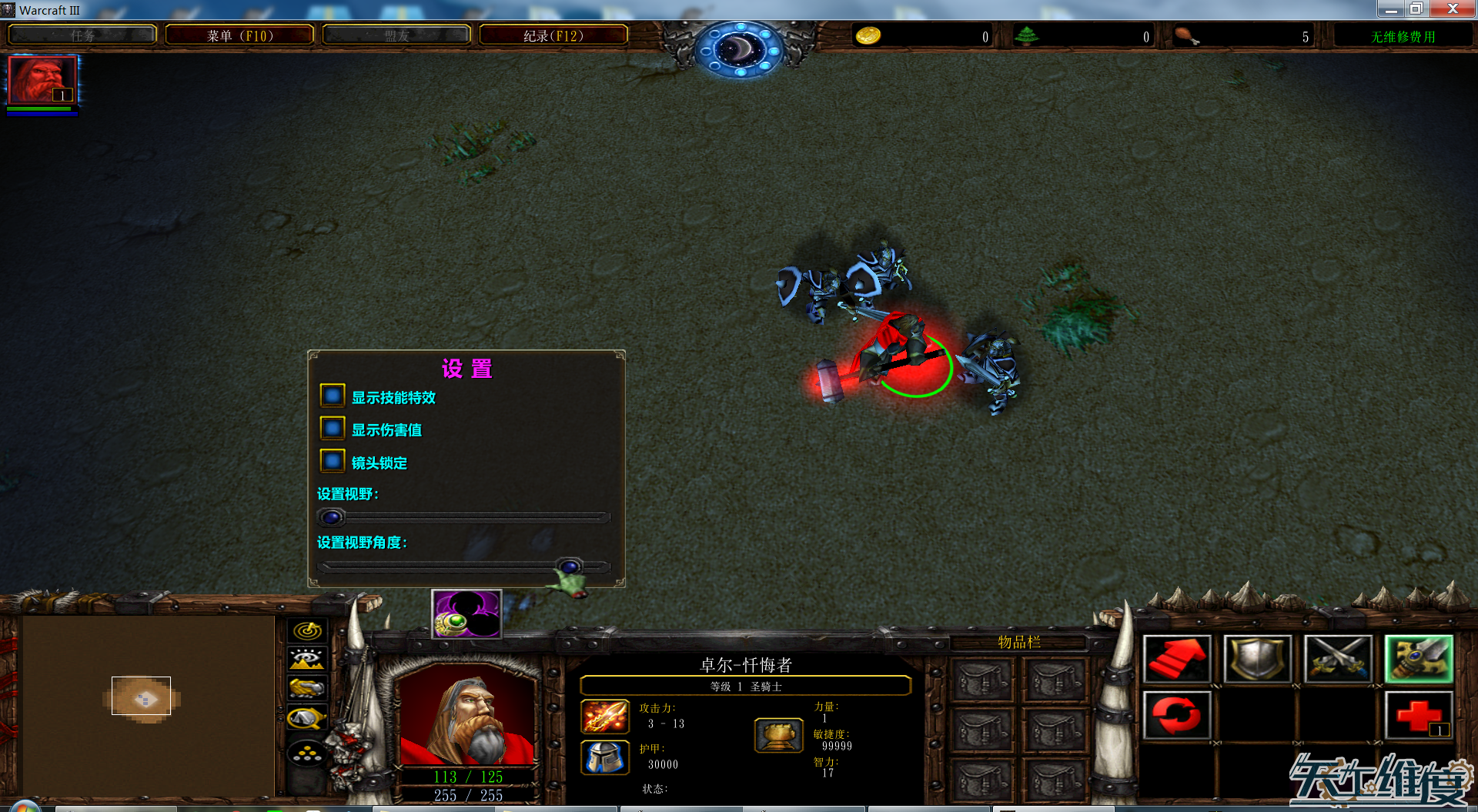Viewport: 1478px width, 812px height.
Task: Activate the crossed swords Attack command
Action: tap(1338, 660)
